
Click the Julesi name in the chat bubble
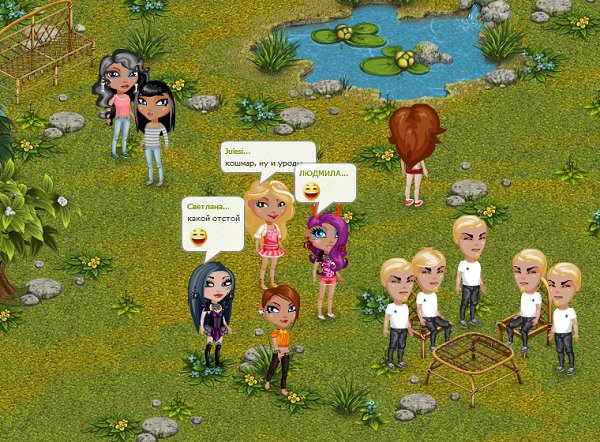237,151
